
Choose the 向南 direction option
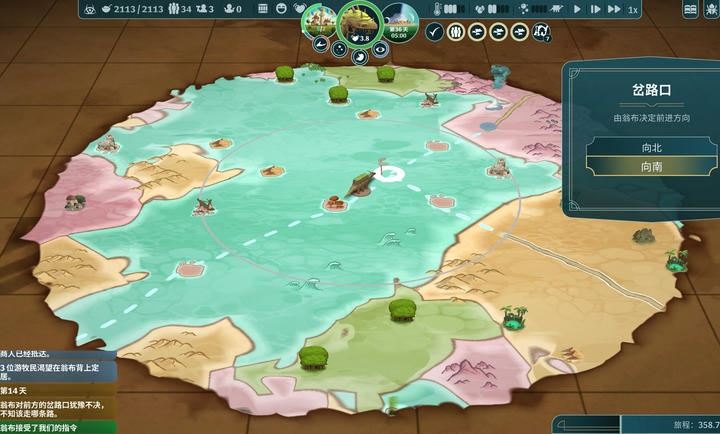point(651,167)
